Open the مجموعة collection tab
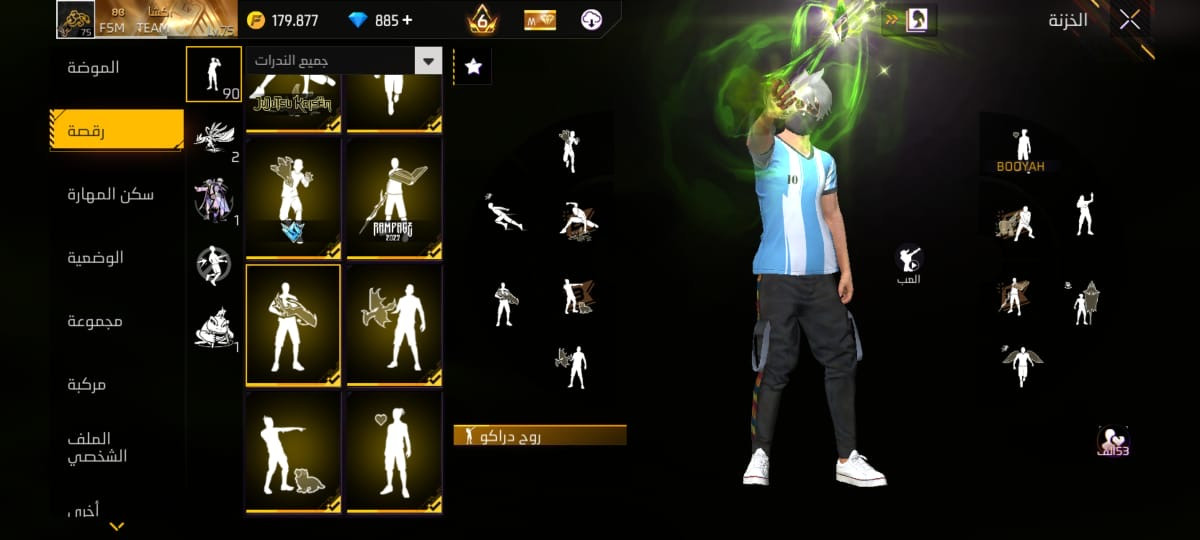 click(96, 321)
